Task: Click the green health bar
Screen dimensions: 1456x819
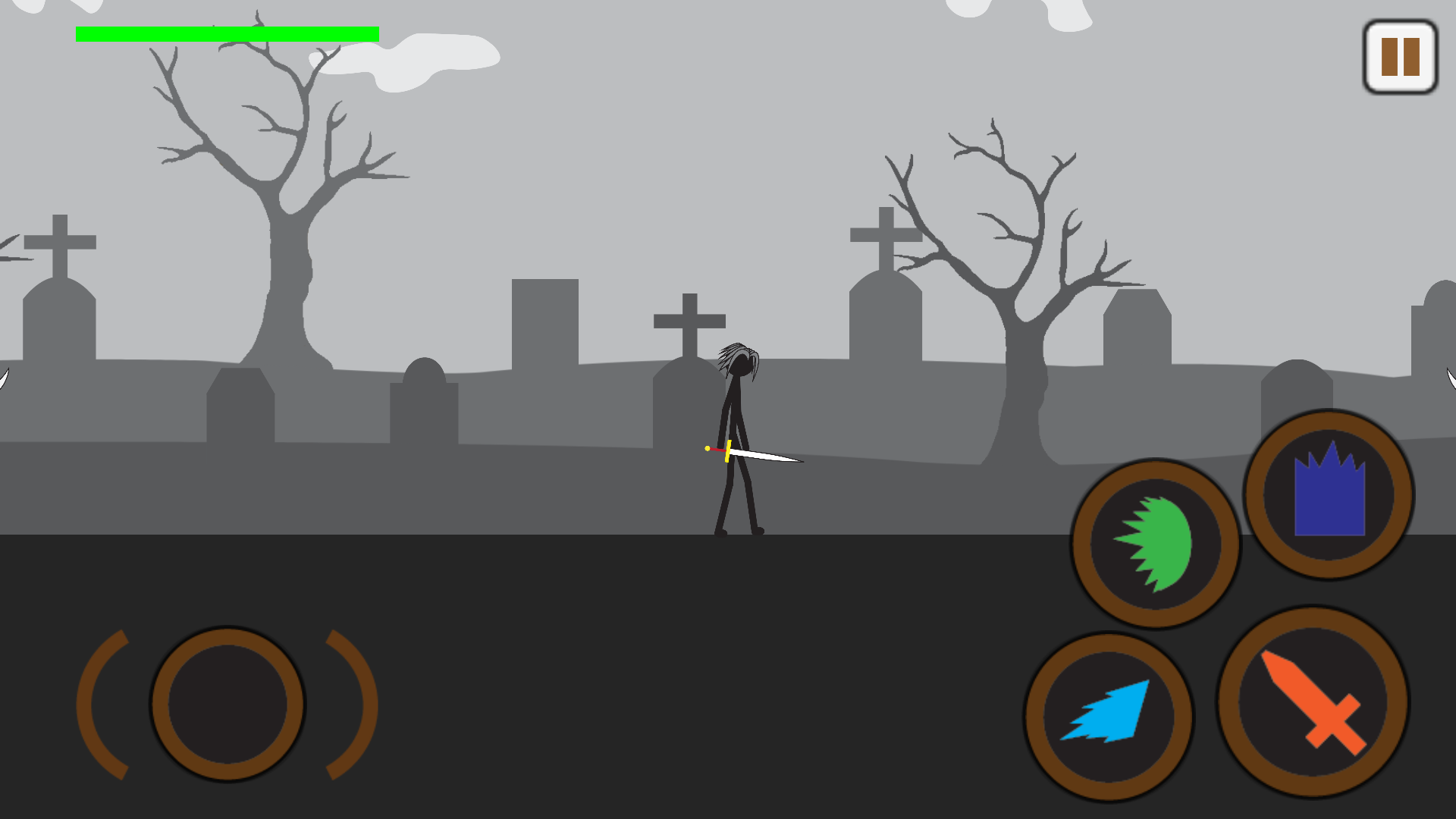Action: point(227,33)
